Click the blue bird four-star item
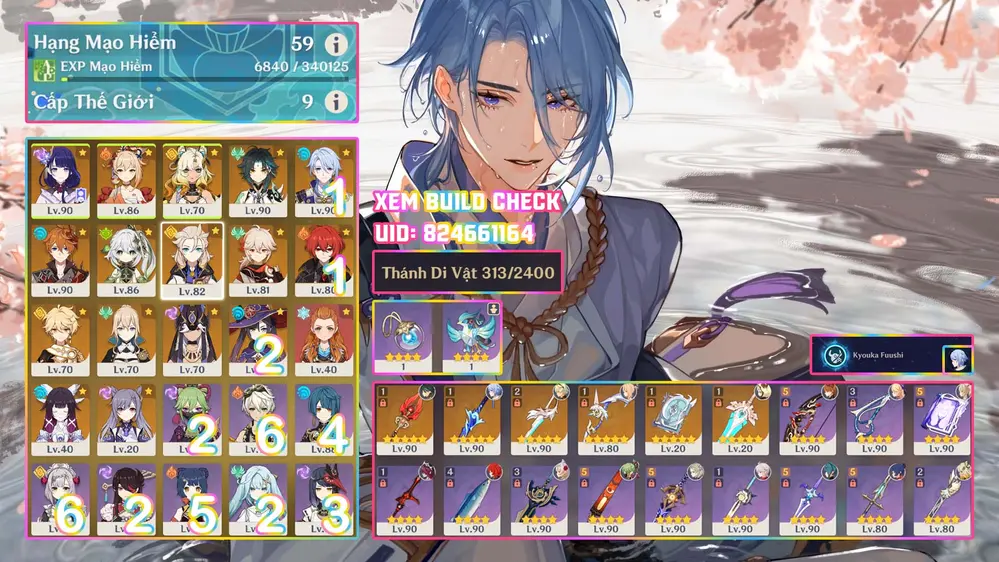The width and height of the screenshot is (999, 562). [x=470, y=333]
